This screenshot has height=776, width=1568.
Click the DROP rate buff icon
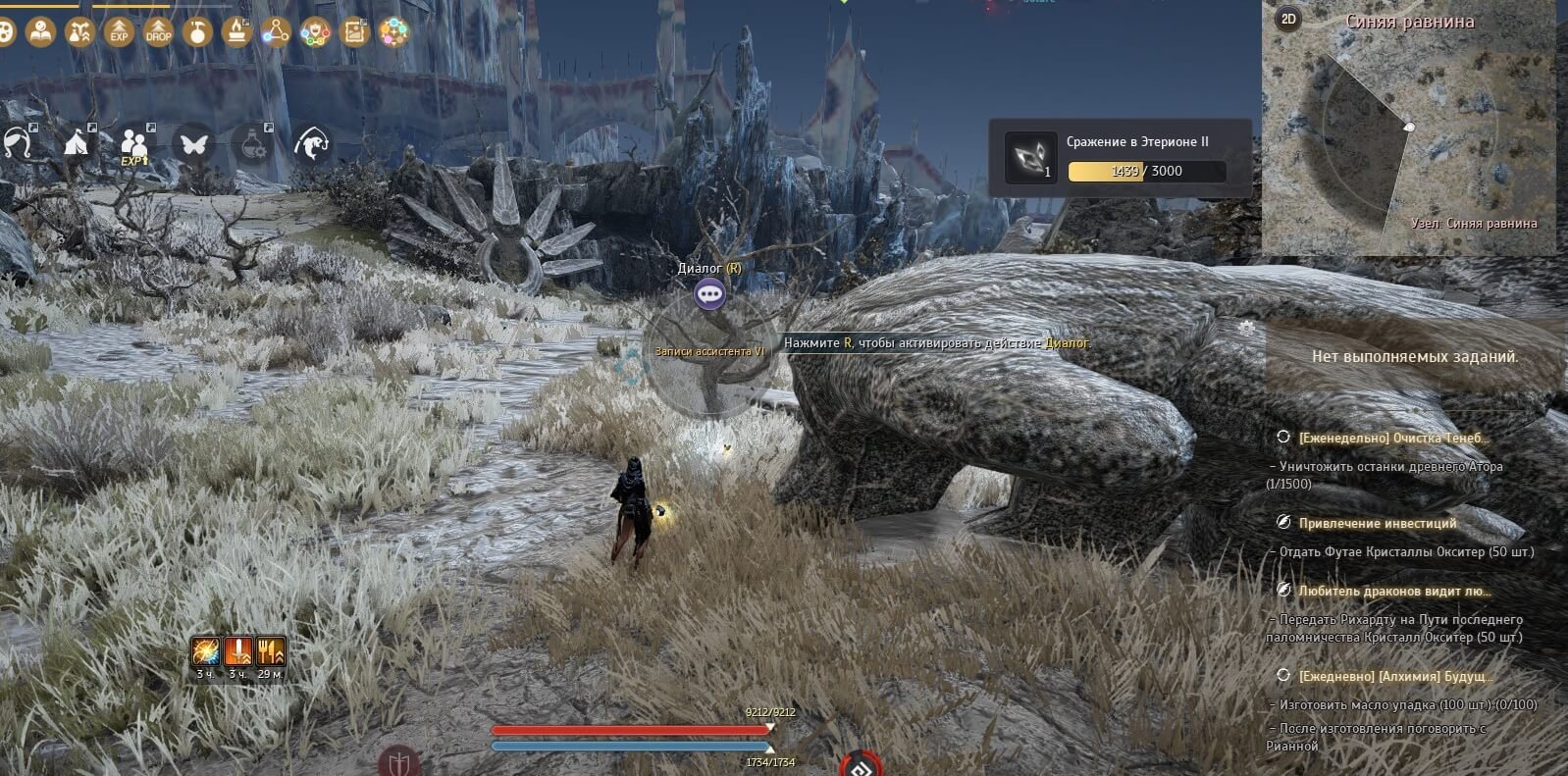[x=158, y=31]
